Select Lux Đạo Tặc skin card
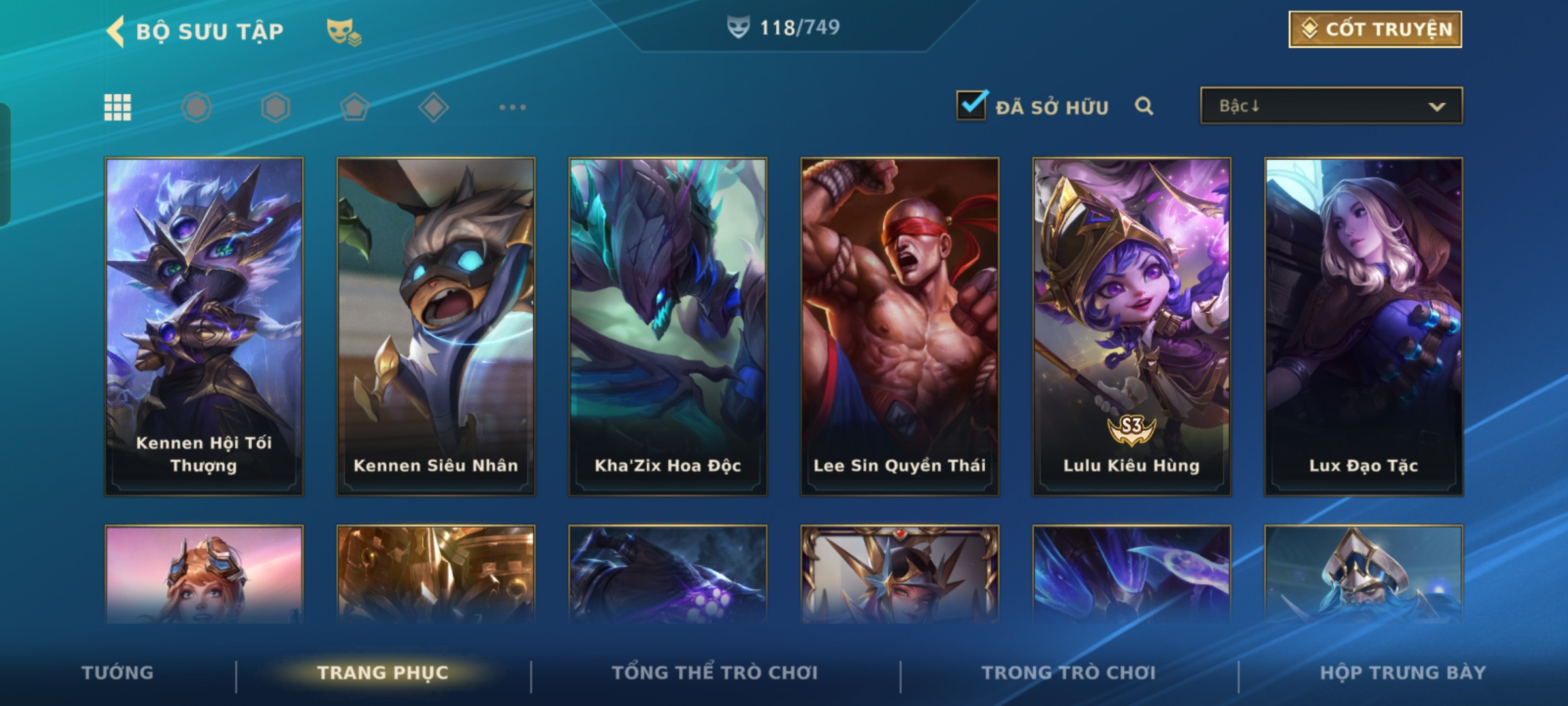Image resolution: width=1568 pixels, height=706 pixels. tap(1364, 326)
